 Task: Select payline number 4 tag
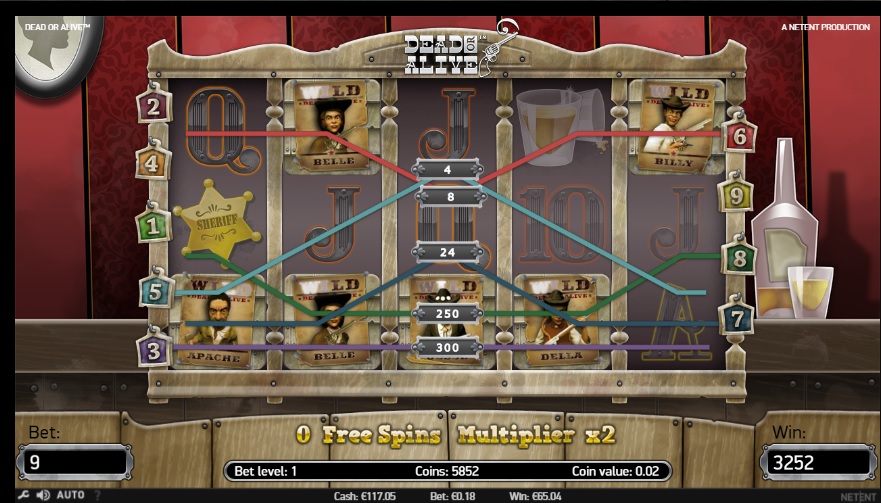point(153,161)
